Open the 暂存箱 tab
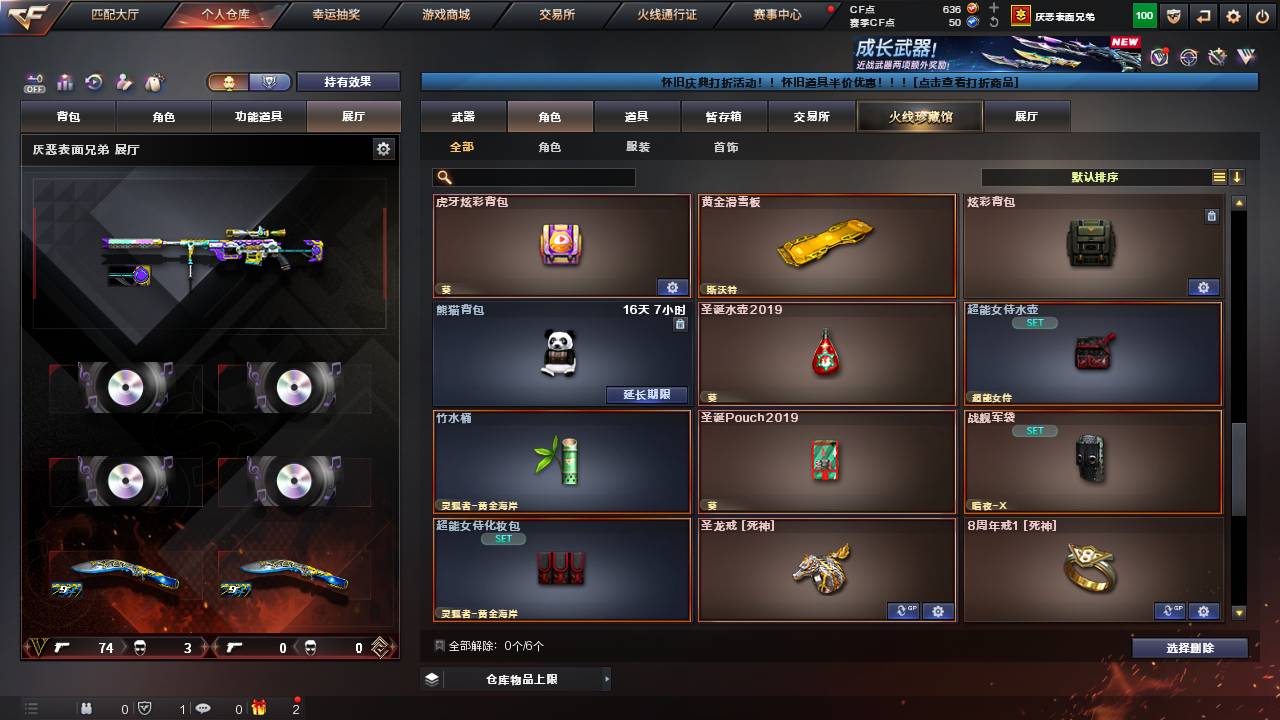The height and width of the screenshot is (720, 1280). point(724,116)
